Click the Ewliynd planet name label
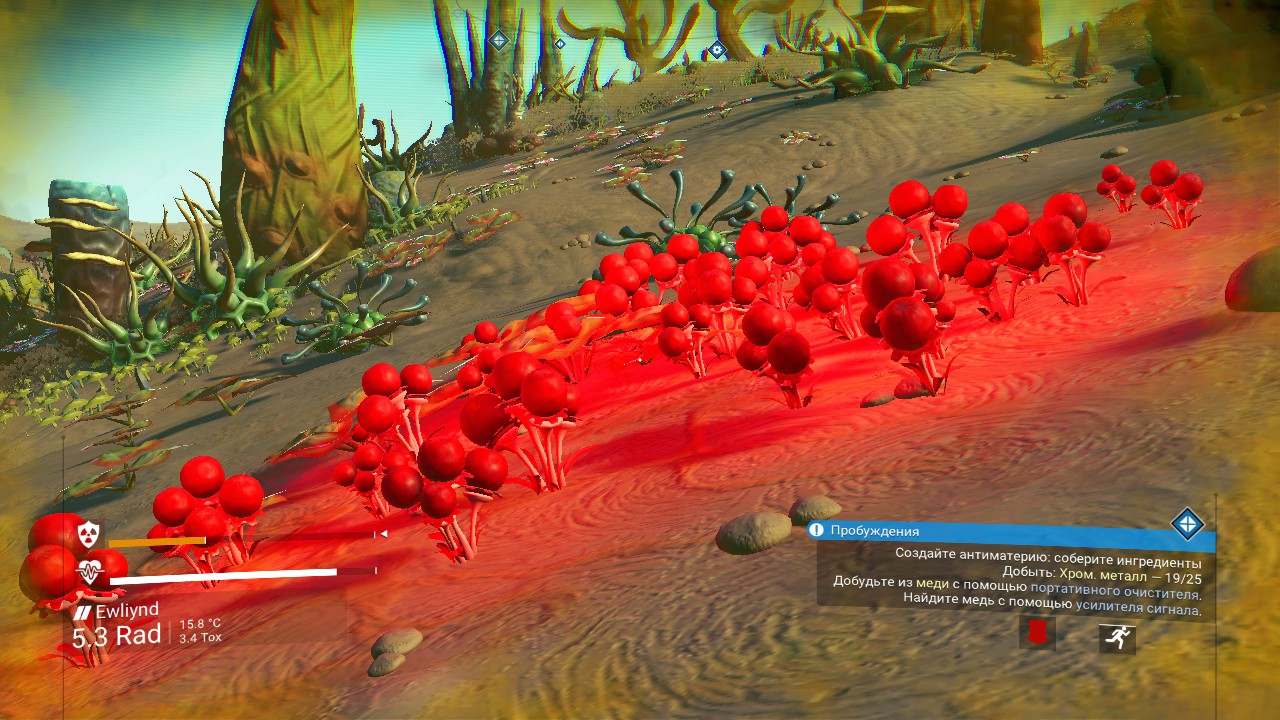This screenshot has width=1280, height=720. (126, 612)
